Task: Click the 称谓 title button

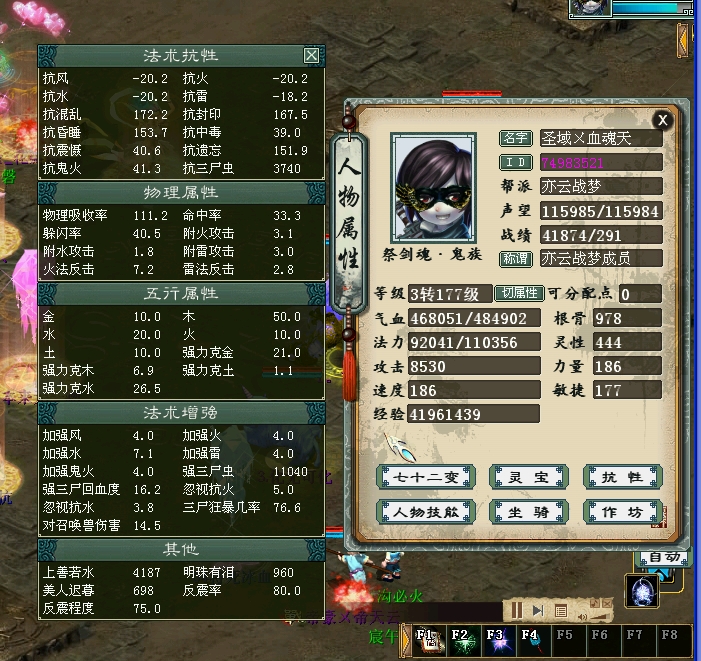Action: pyautogui.click(x=516, y=258)
